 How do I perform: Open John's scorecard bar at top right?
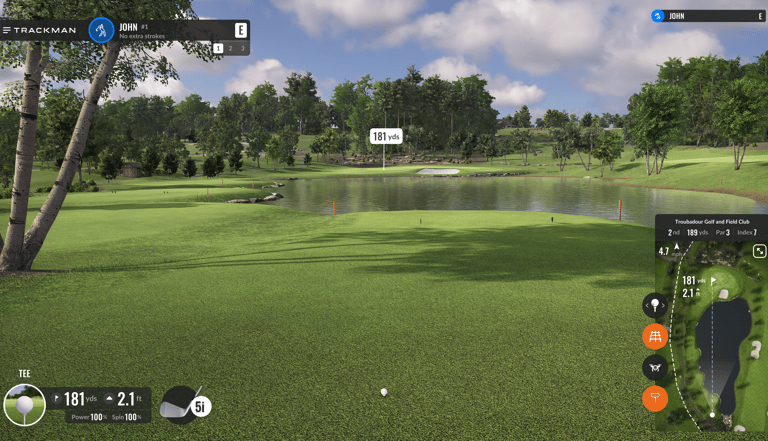click(708, 16)
